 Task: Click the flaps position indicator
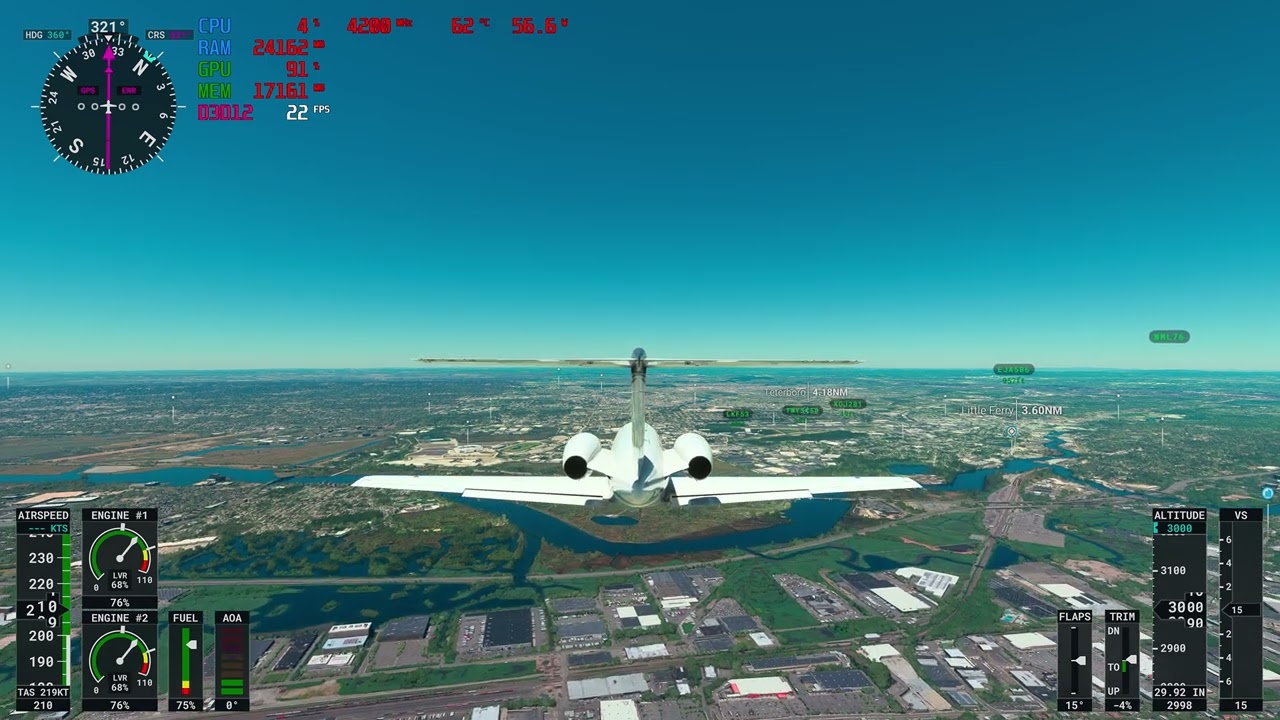(1075, 660)
